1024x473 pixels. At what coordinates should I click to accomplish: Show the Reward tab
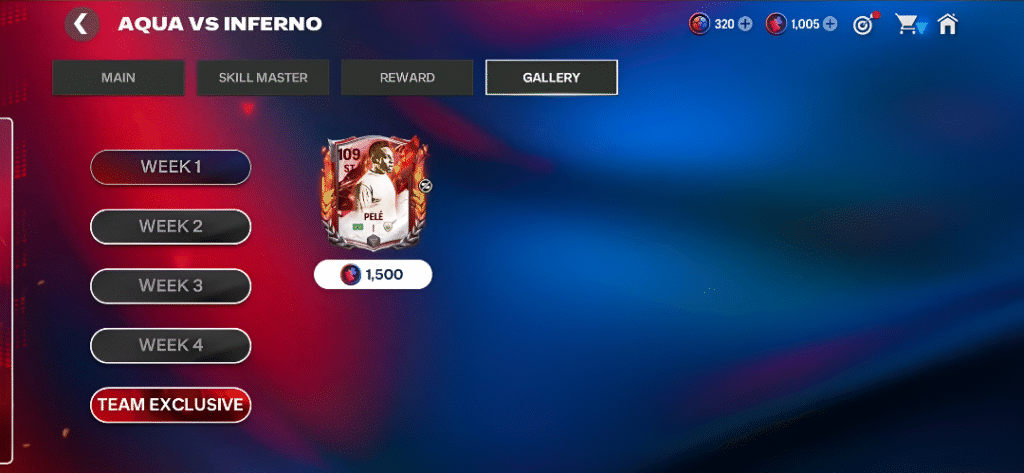[406, 78]
